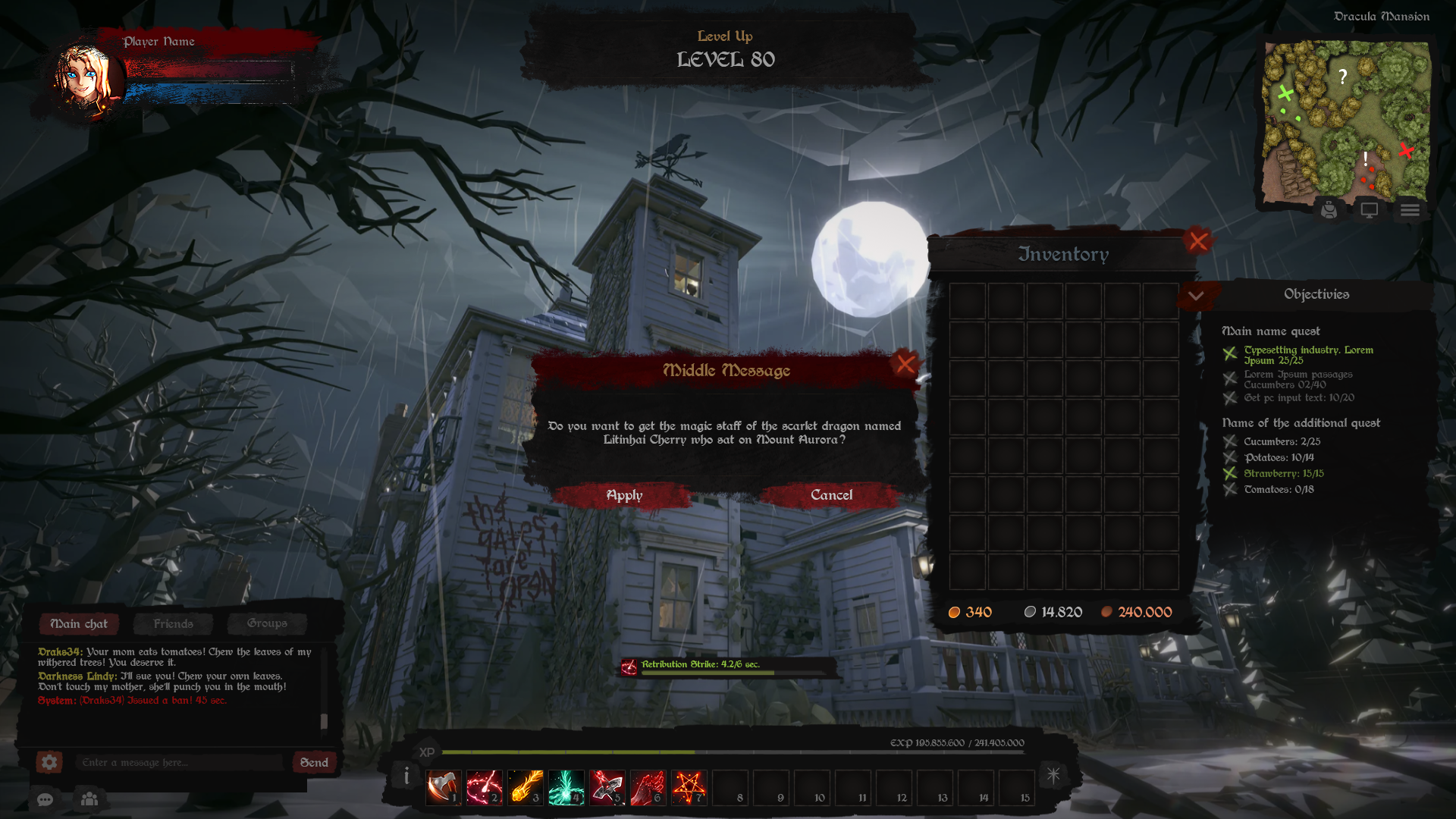
Task: Trigger the red pentagram spell
Action: 689,787
